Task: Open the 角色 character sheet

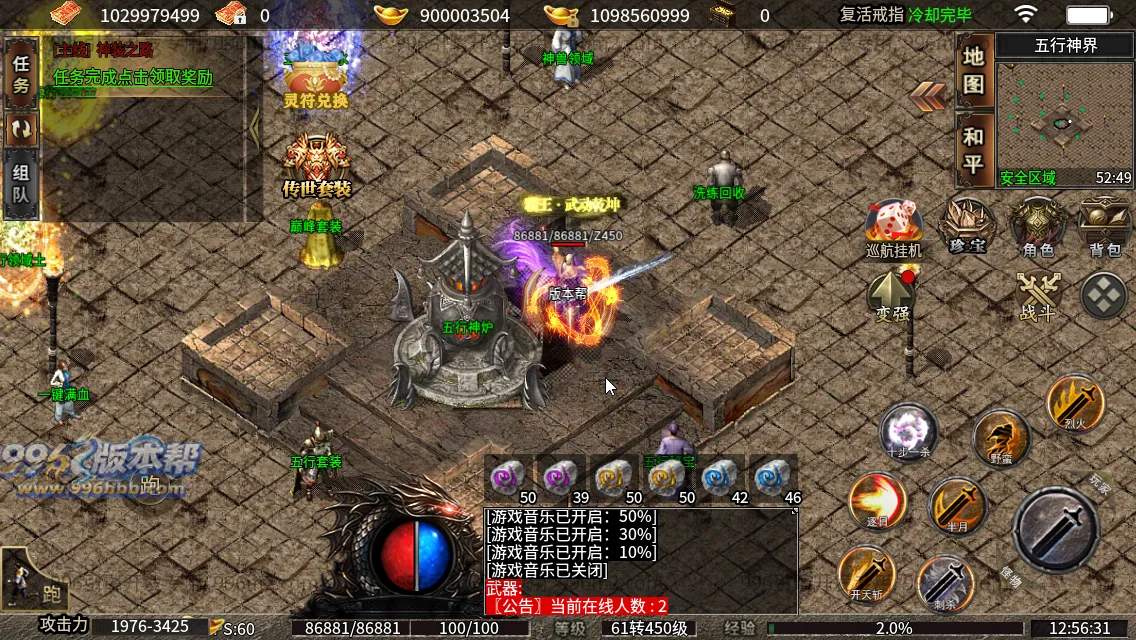Action: pos(1038,226)
